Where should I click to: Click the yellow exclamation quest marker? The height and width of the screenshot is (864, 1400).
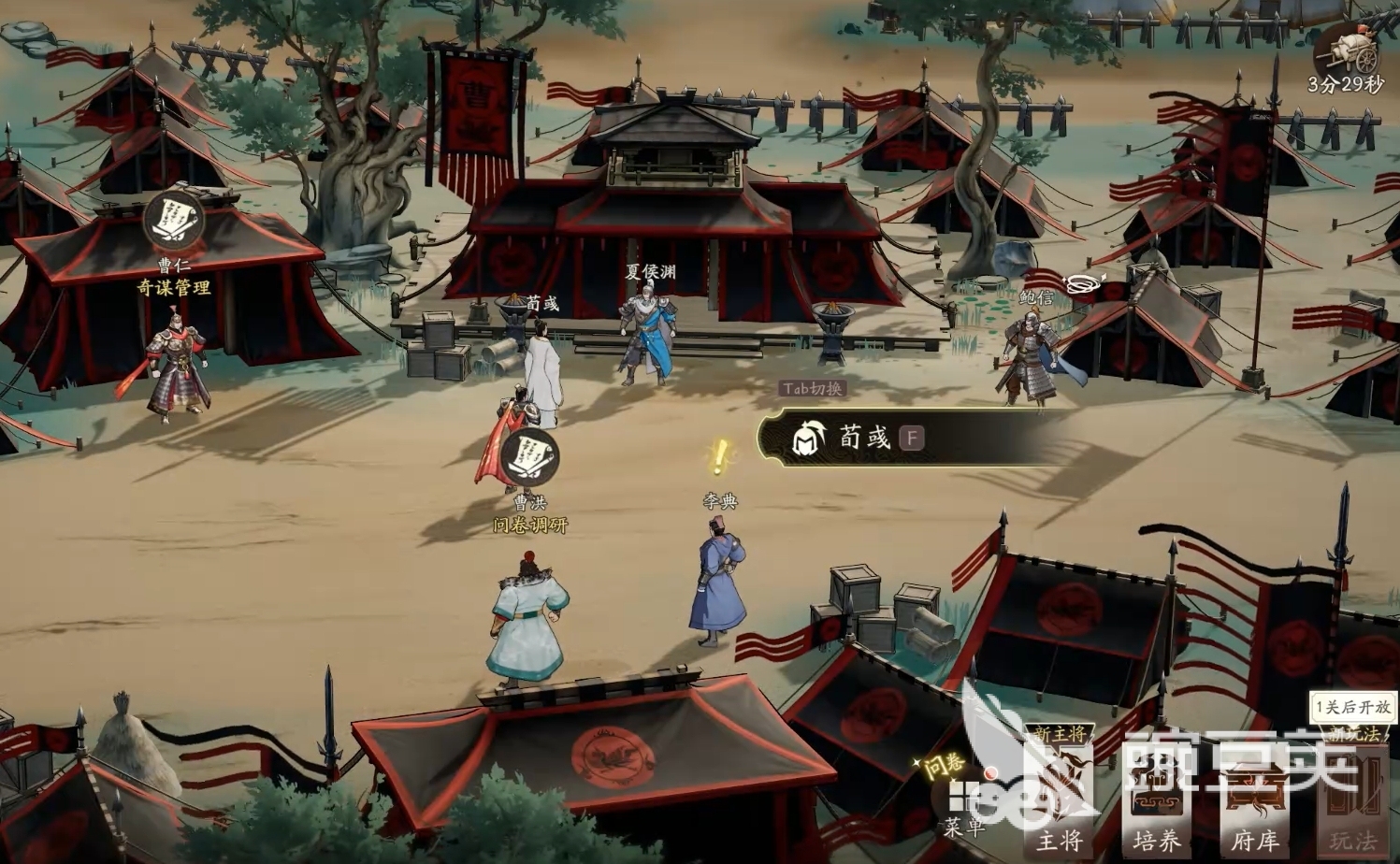[x=718, y=454]
